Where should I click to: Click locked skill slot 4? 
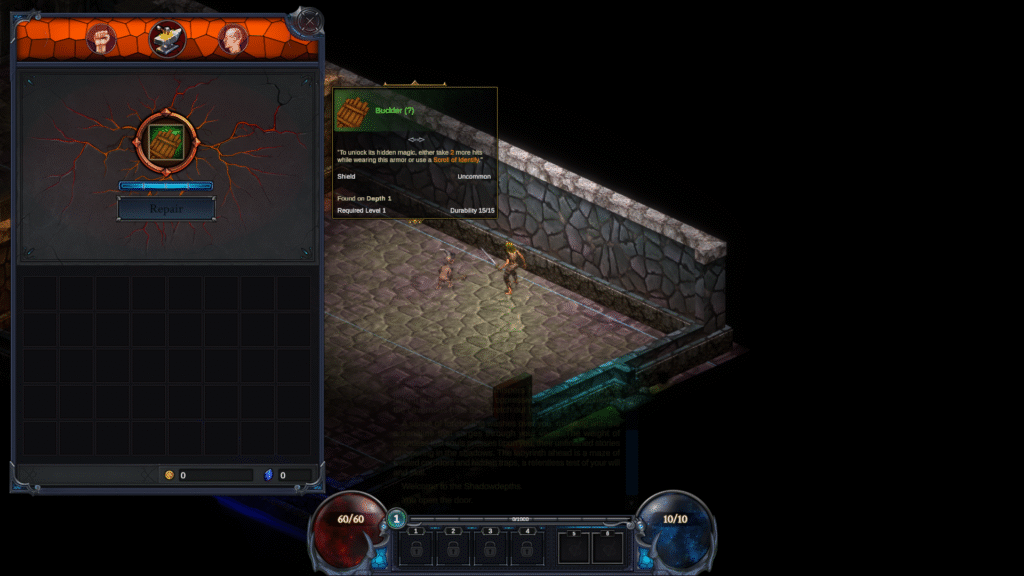pos(528,548)
